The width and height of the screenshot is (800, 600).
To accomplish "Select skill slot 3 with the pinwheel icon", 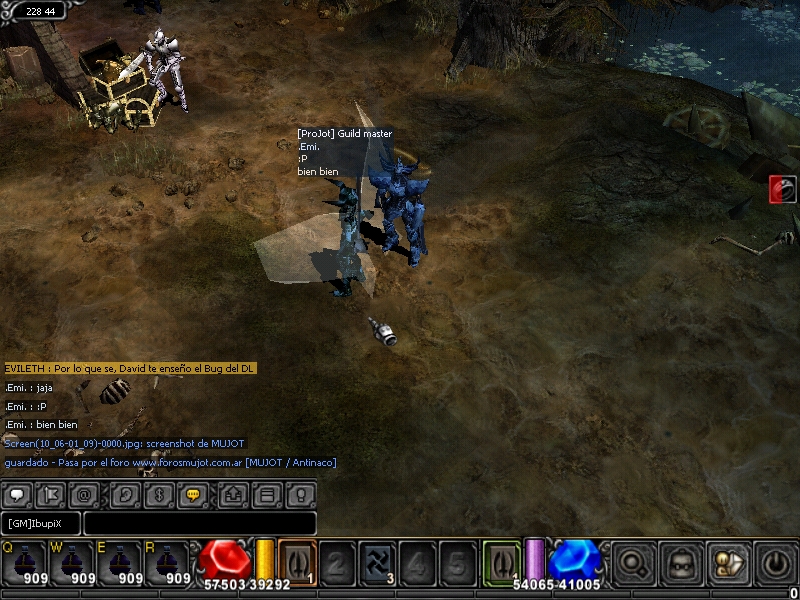I will (x=377, y=564).
